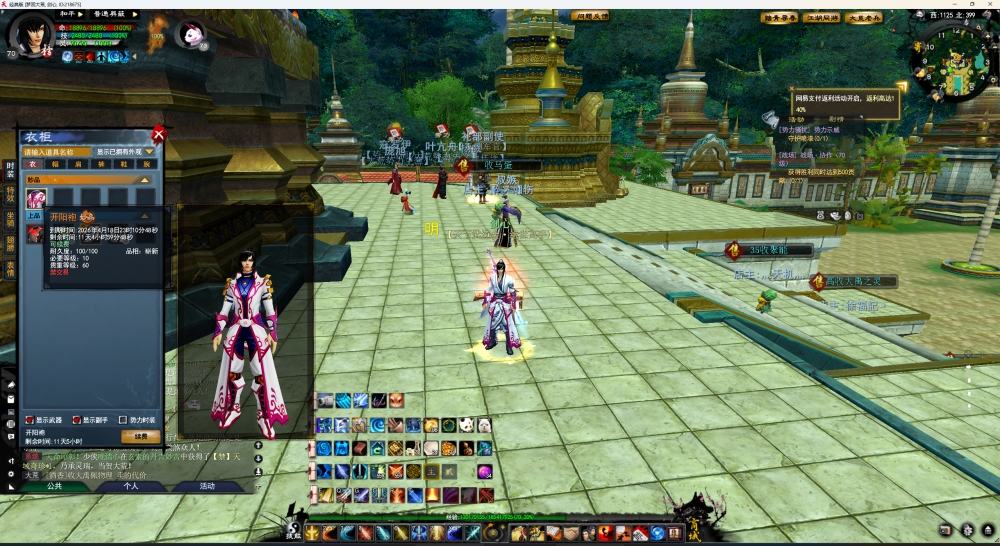Open the 问题反馈 feedback button

tap(590, 16)
